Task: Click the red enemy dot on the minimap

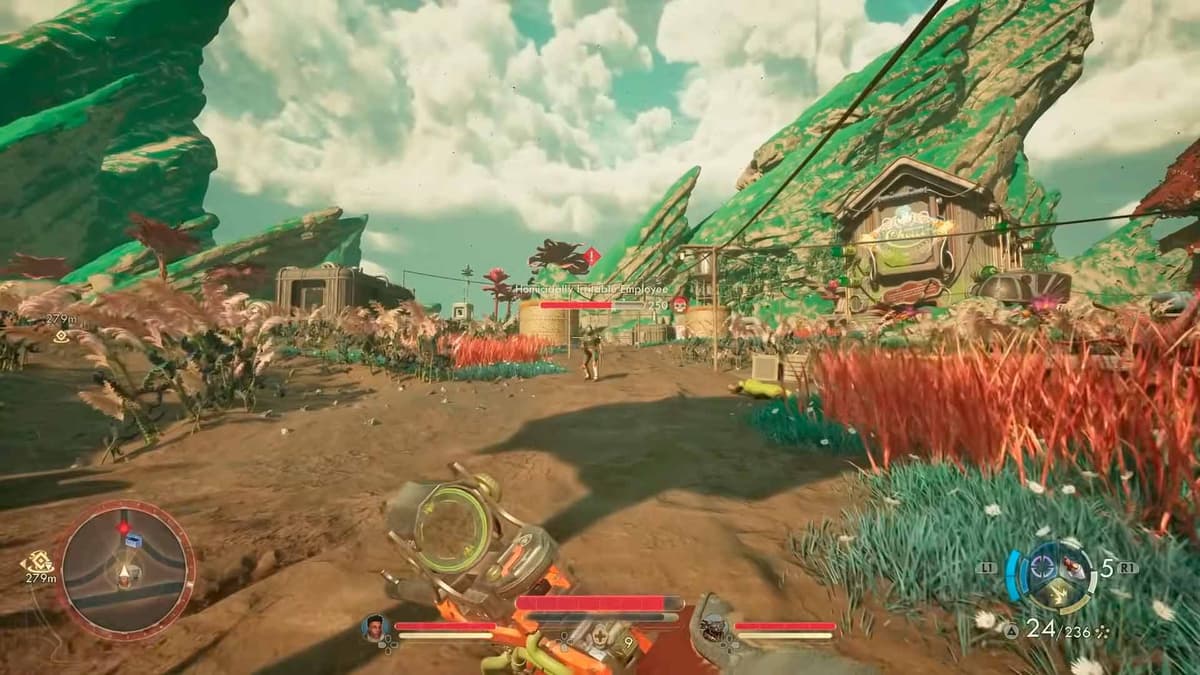Action: [x=124, y=526]
